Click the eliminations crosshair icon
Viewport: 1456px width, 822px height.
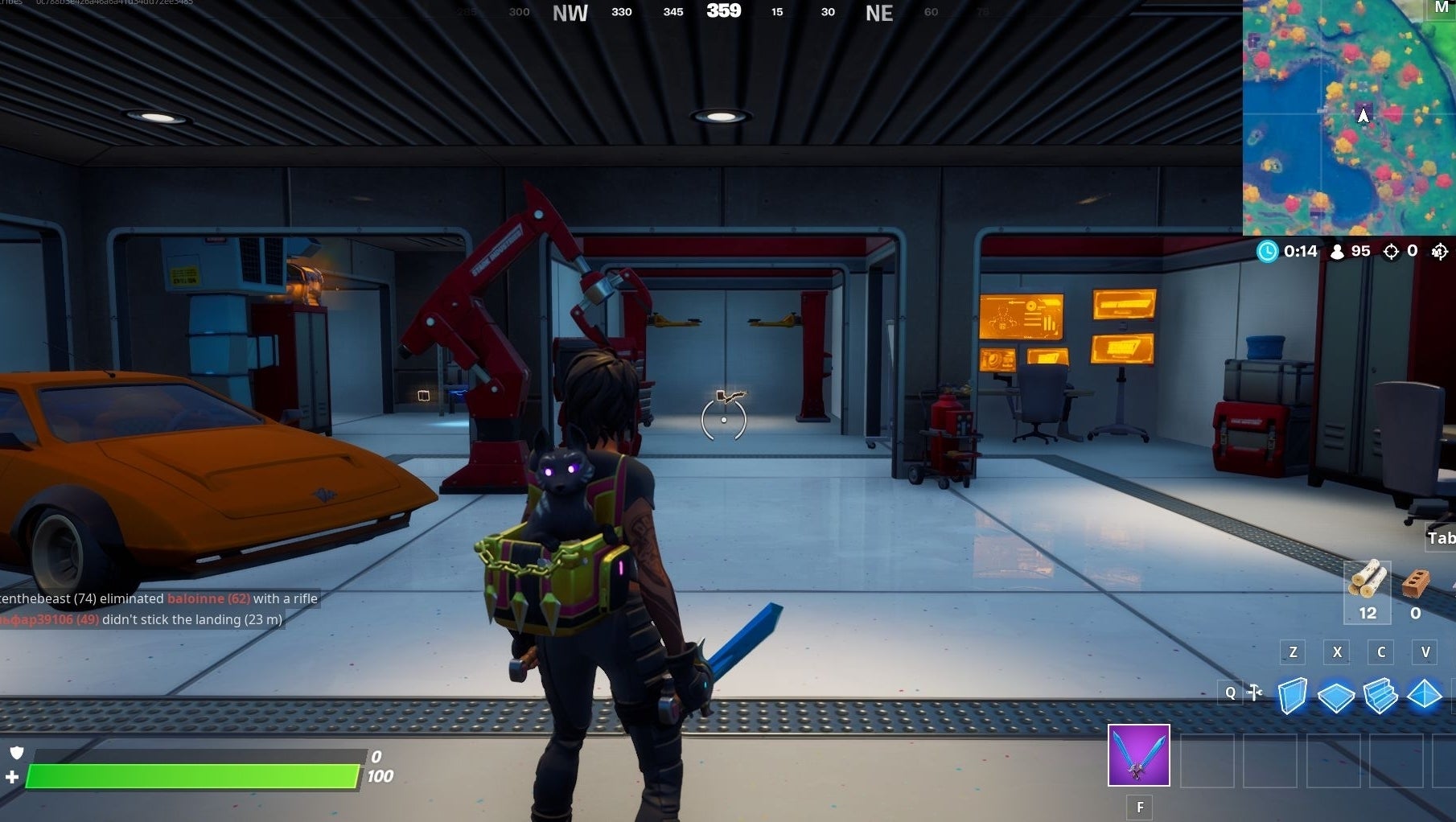[x=1391, y=251]
